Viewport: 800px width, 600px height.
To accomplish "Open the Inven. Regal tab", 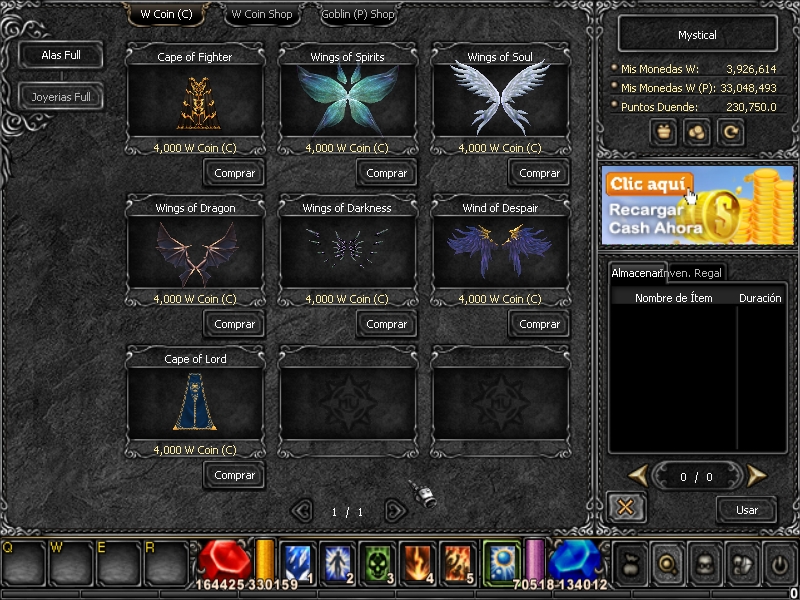I will click(694, 272).
